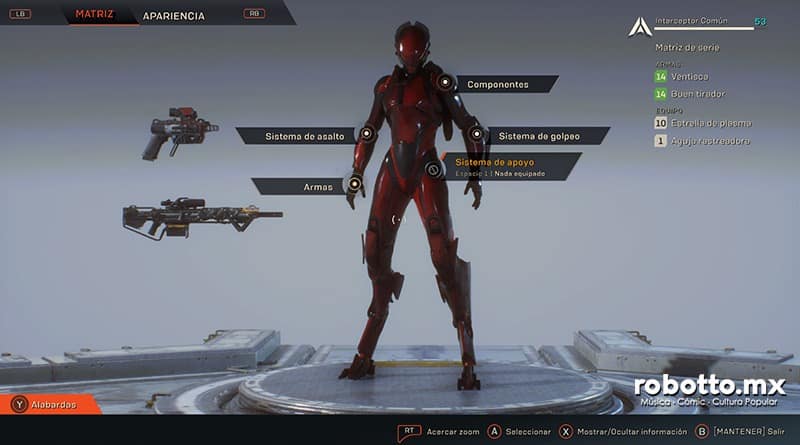Select the Componentes slot
The image size is (800, 445).
(497, 85)
